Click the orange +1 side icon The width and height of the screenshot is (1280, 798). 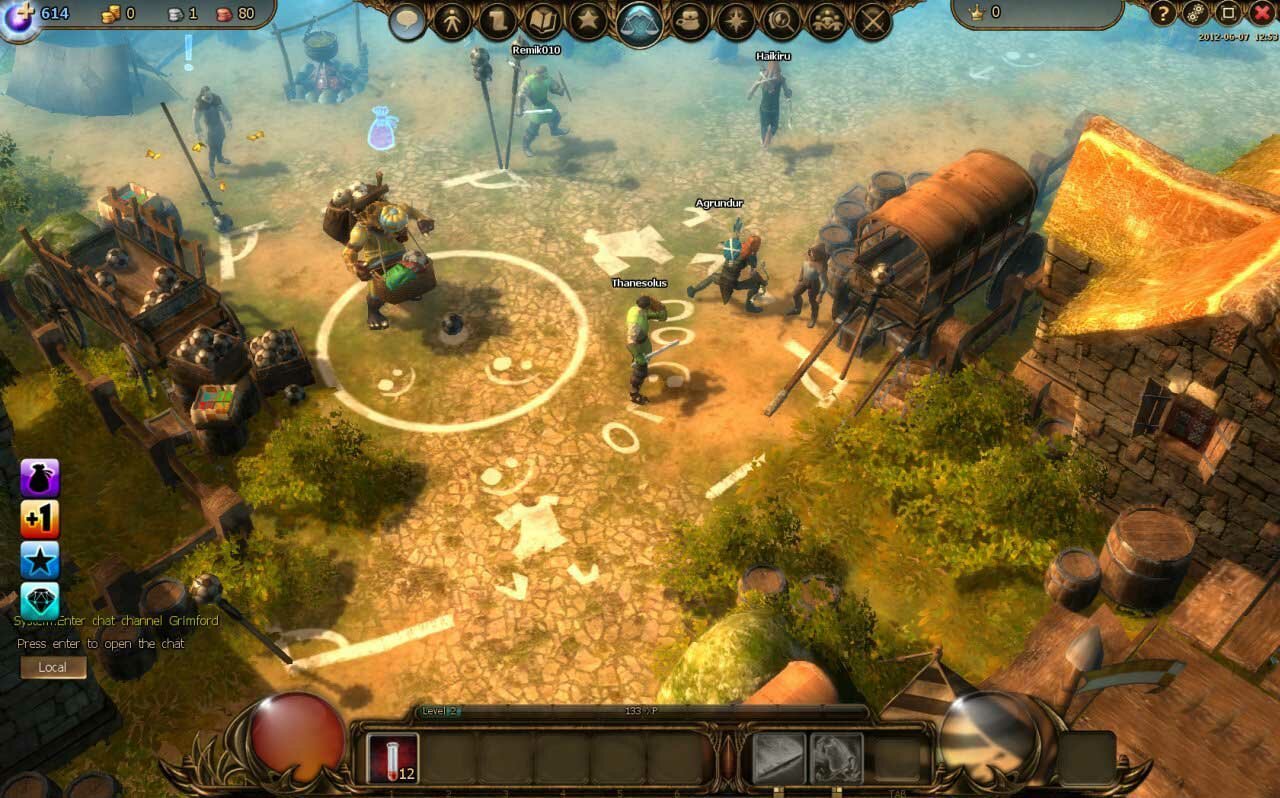(x=40, y=519)
